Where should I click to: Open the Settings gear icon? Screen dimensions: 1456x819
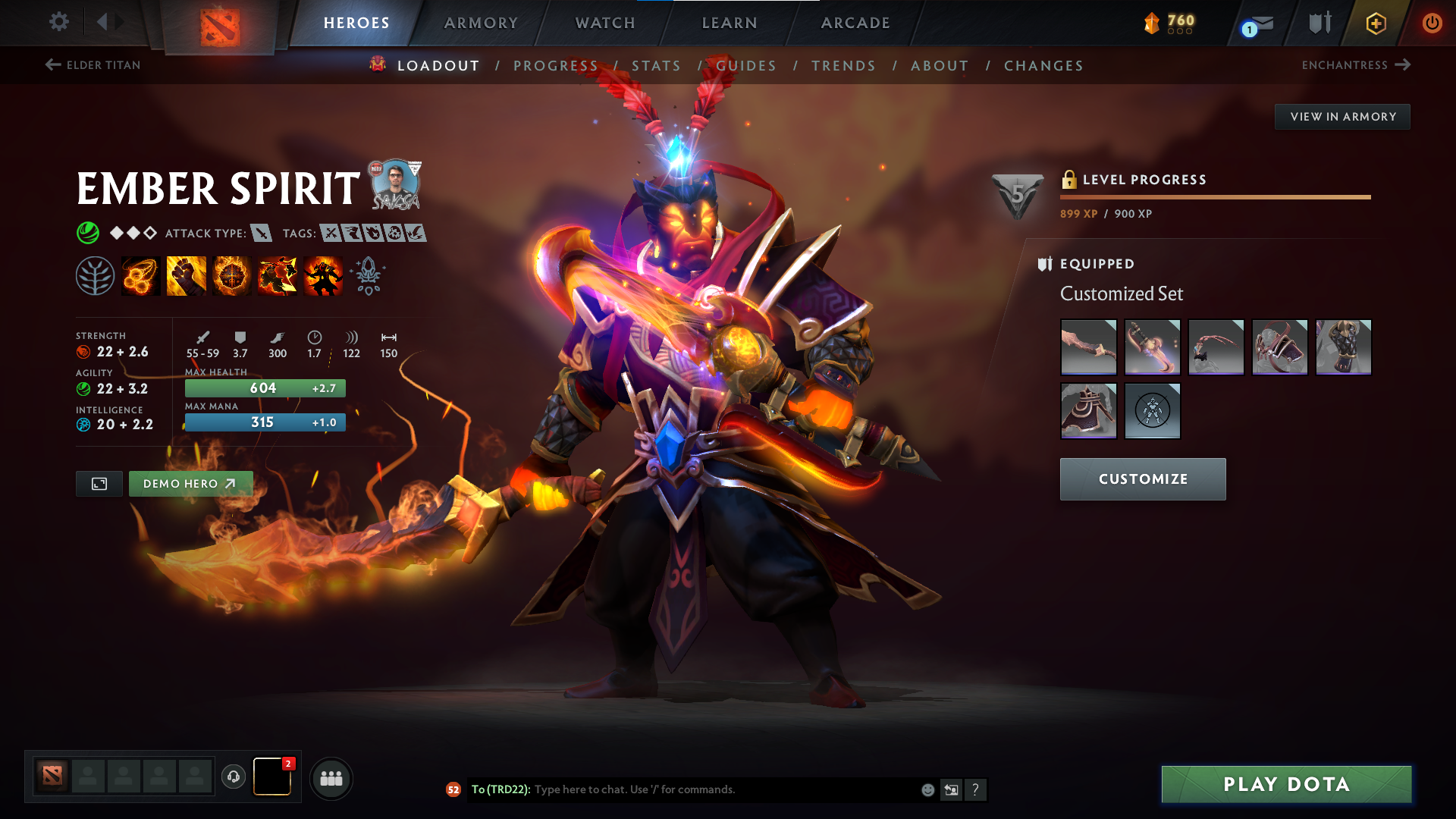[59, 22]
